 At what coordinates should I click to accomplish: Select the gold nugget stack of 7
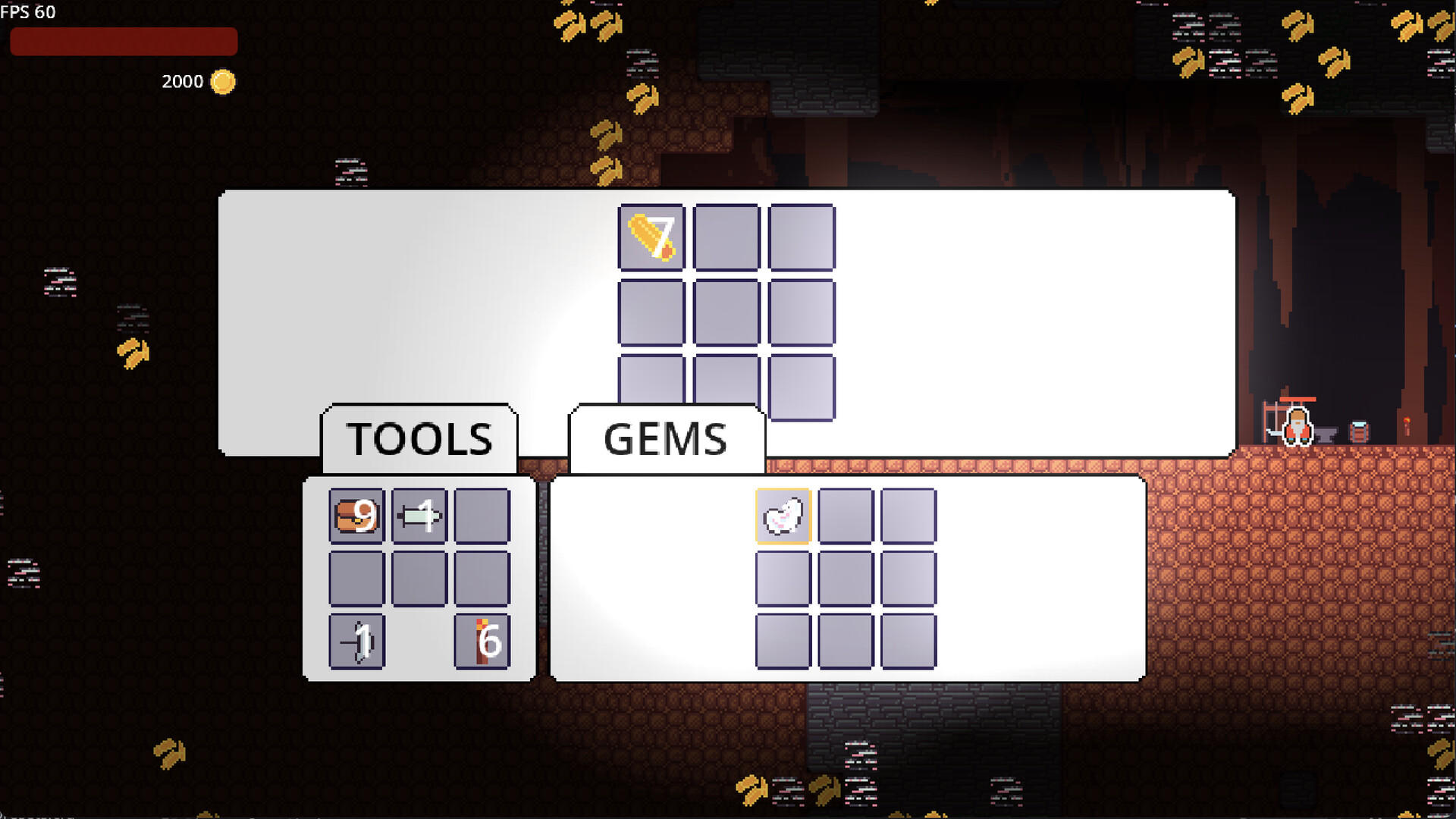[650, 237]
